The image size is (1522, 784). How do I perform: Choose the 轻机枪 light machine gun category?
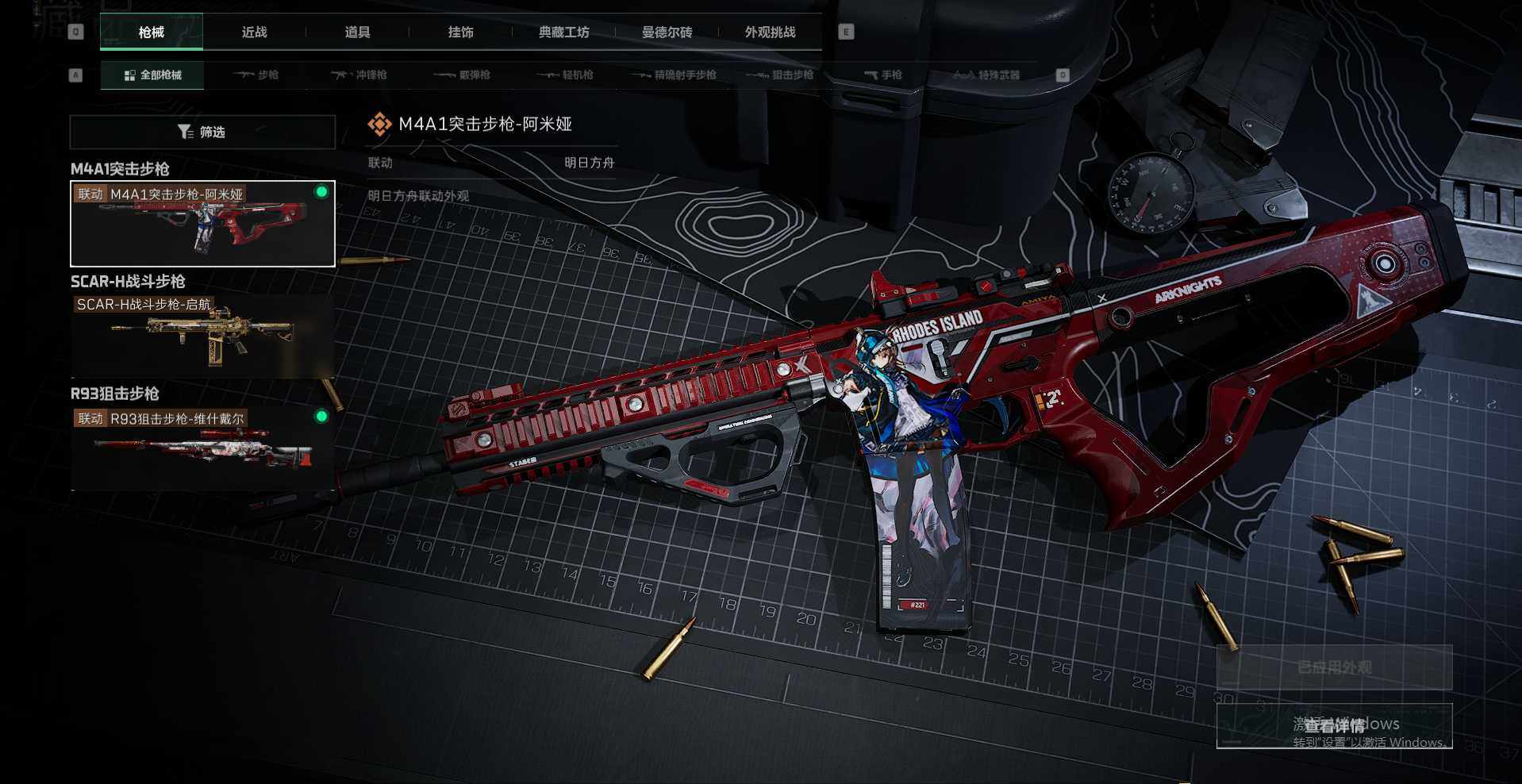[x=566, y=75]
